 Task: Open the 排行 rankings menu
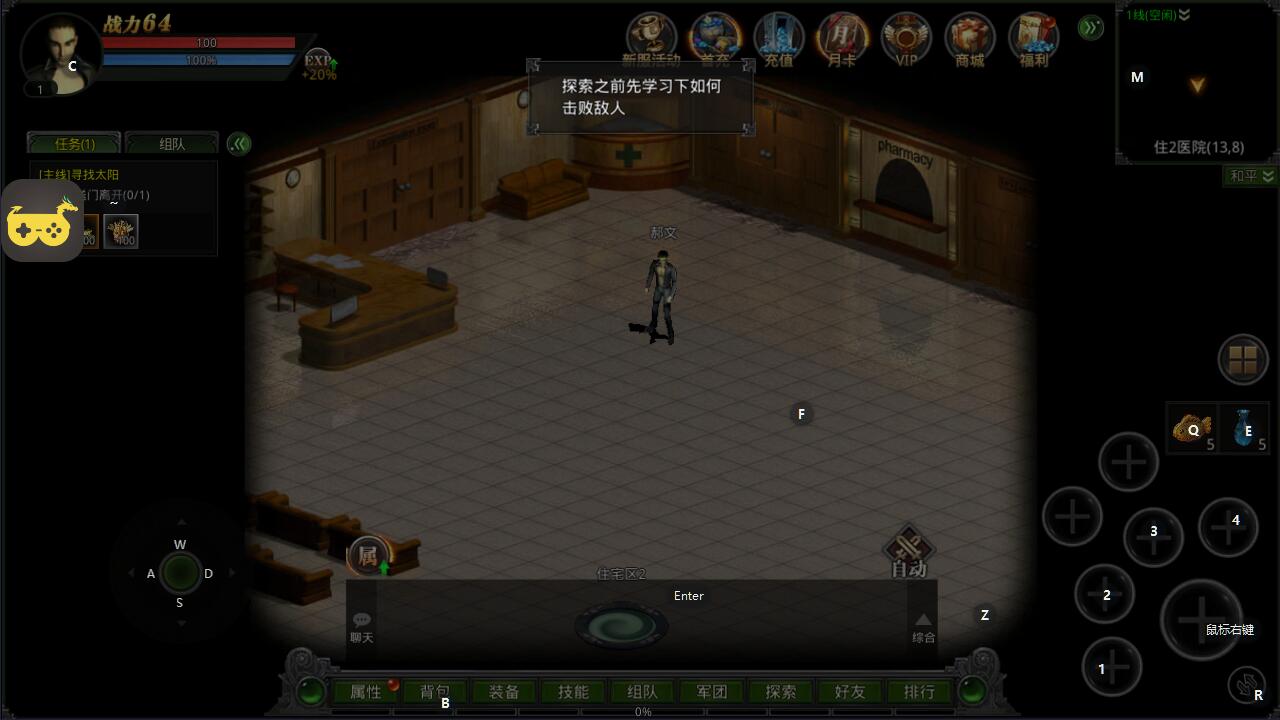919,692
